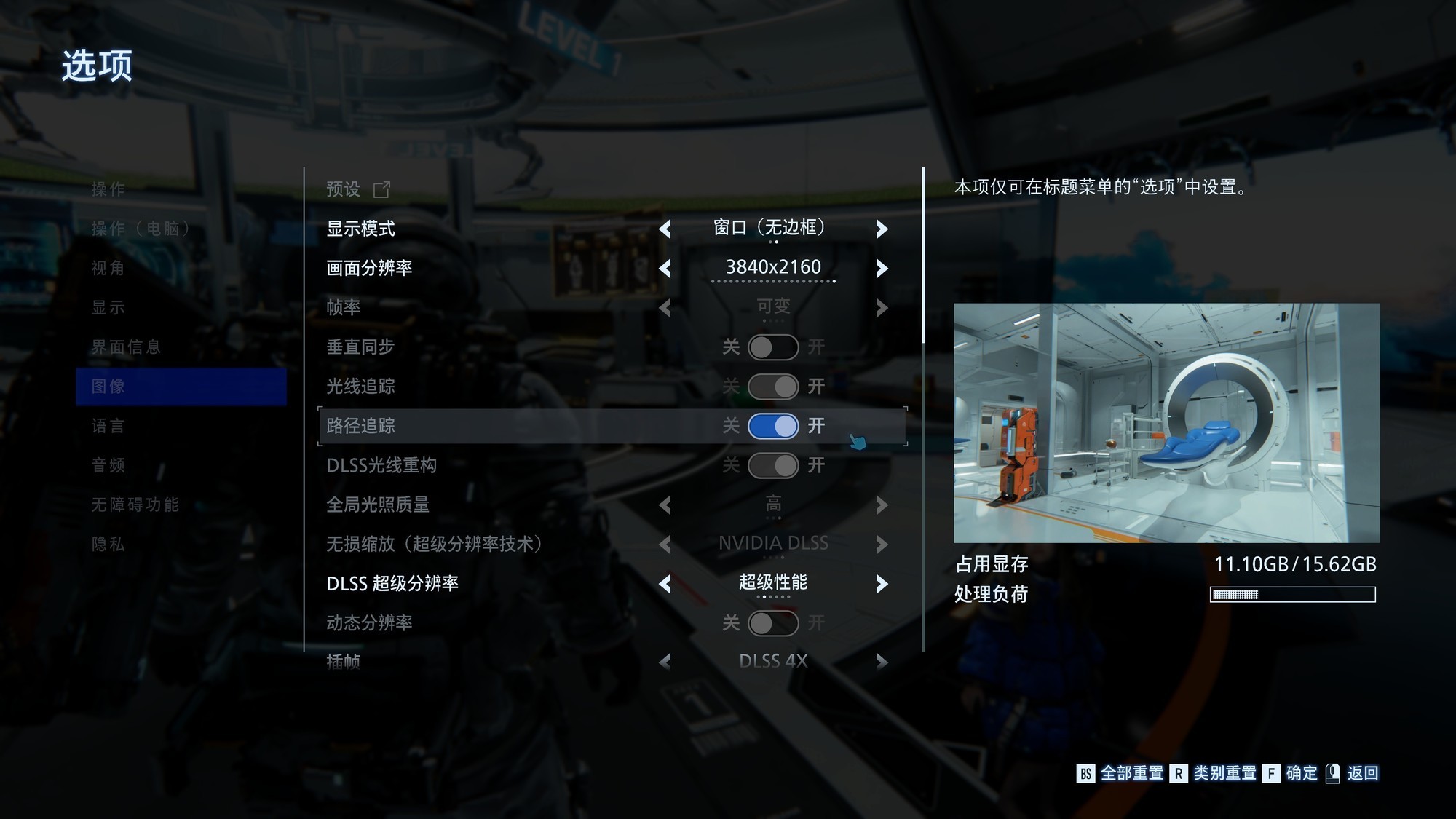
Task: Open the 视角 settings category
Action: 108,268
